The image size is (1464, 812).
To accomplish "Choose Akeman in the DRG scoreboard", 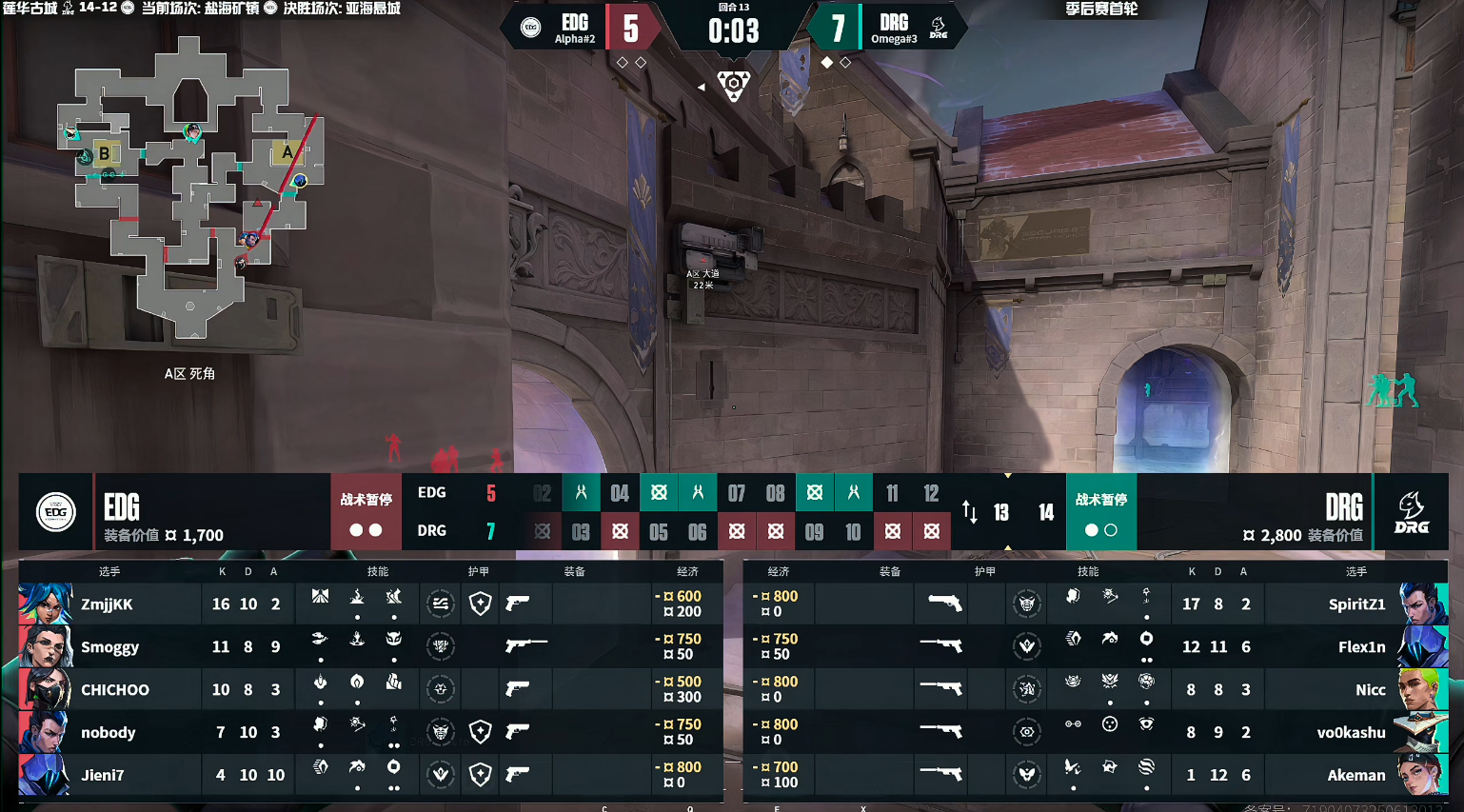I will (x=1356, y=776).
